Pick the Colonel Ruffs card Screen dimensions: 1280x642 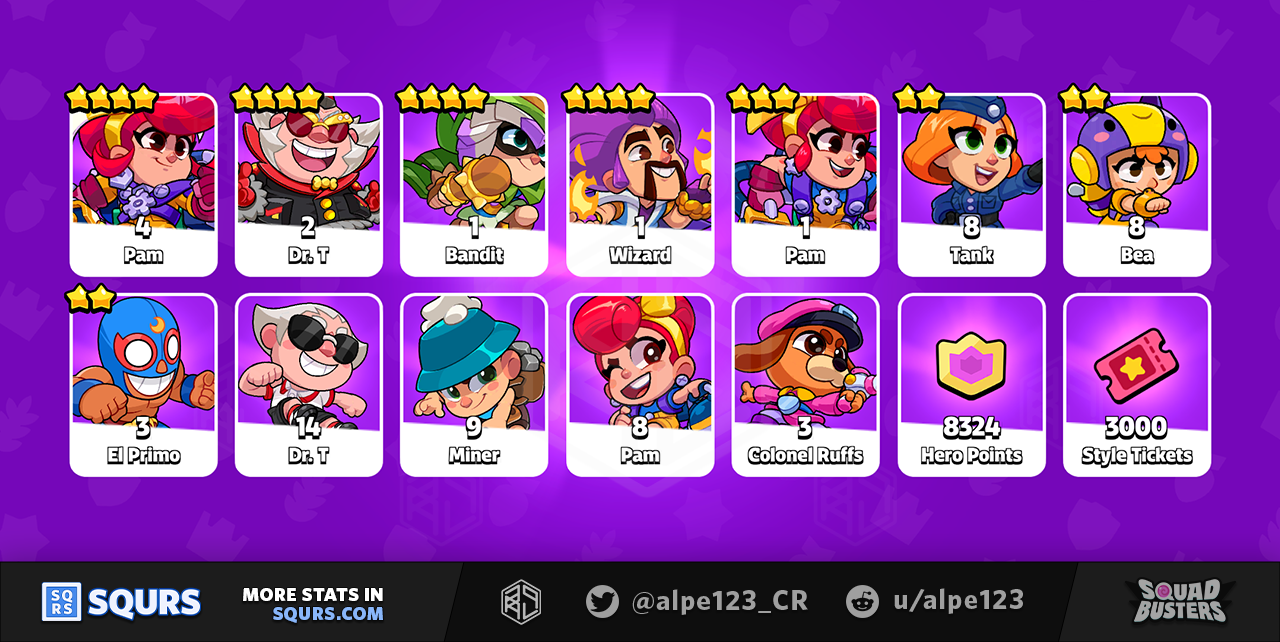coord(805,385)
